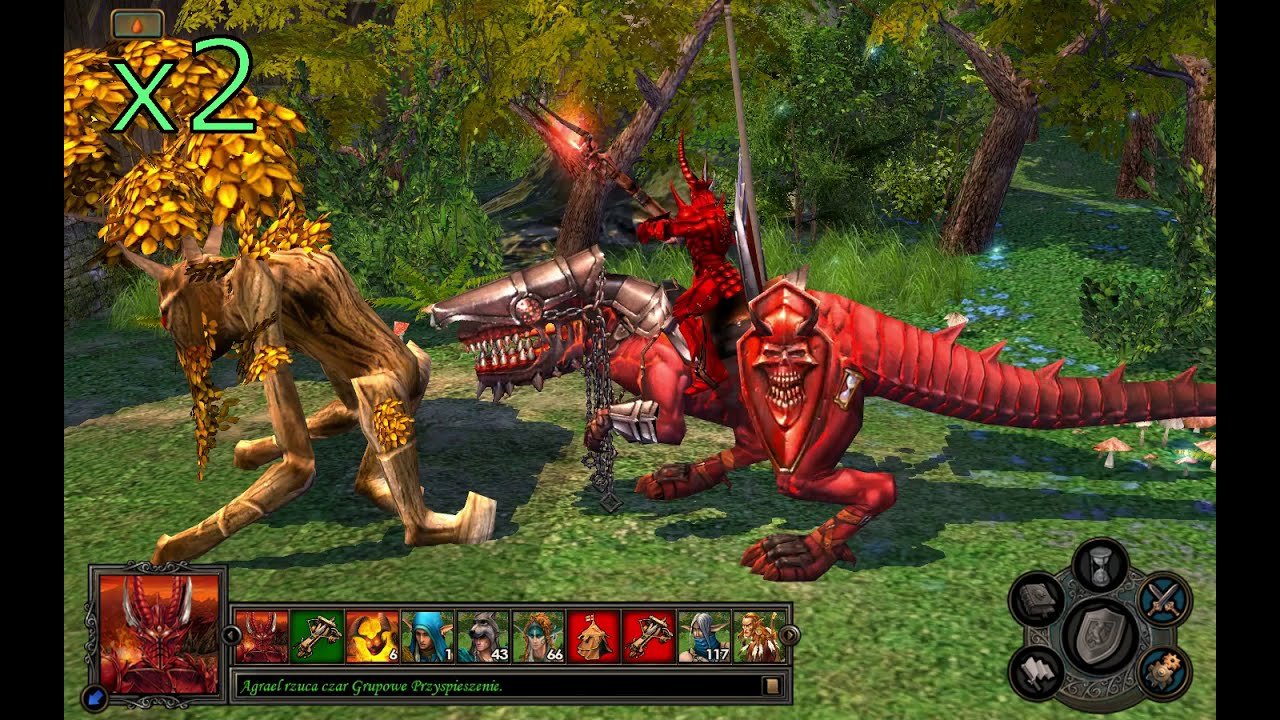Click the blue arrow button beside the portrait
The image size is (1280, 720).
94,697
